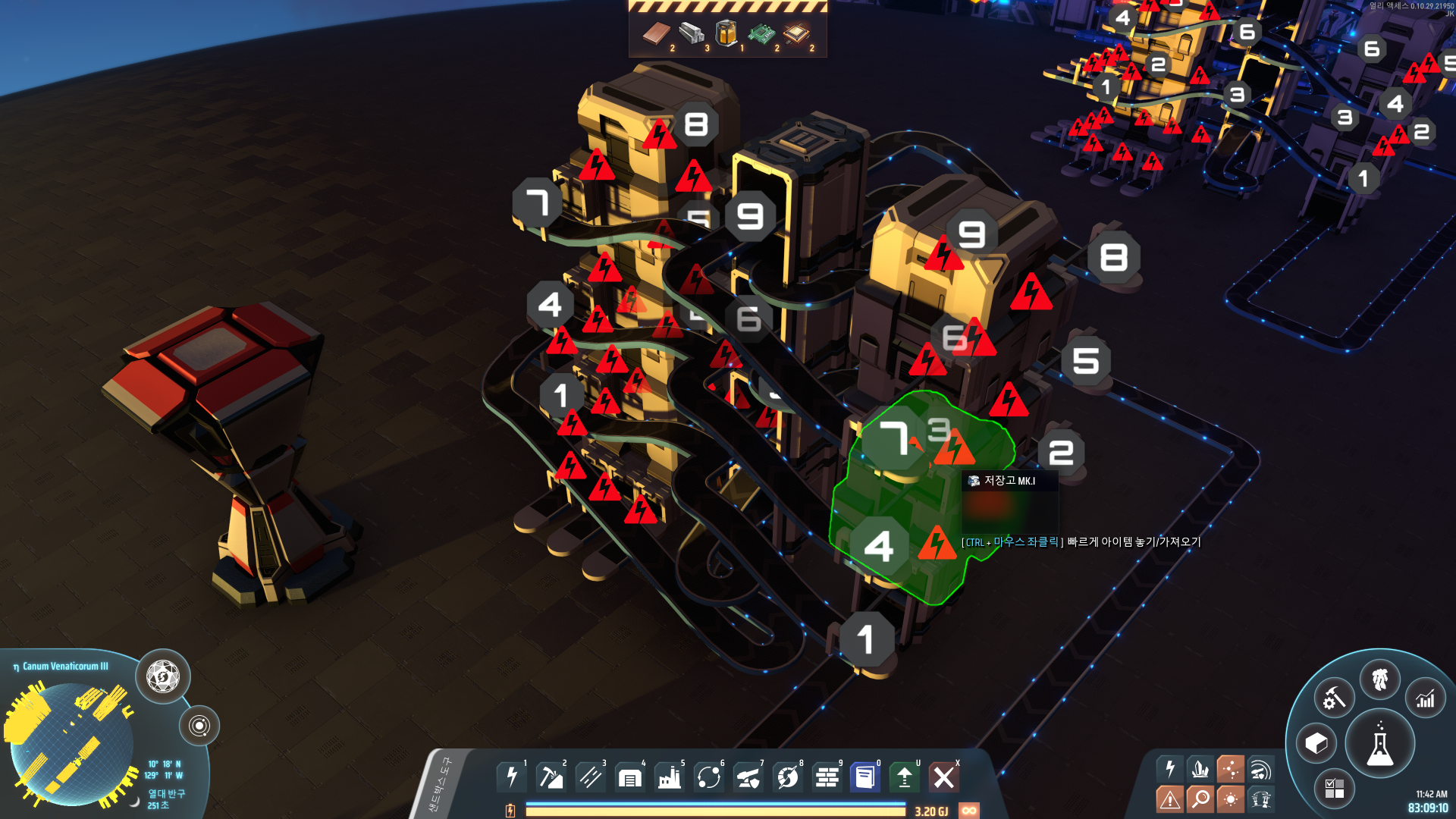Open the Dyson sphere editor button
This screenshot has width=1456, height=819.
pos(163,676)
